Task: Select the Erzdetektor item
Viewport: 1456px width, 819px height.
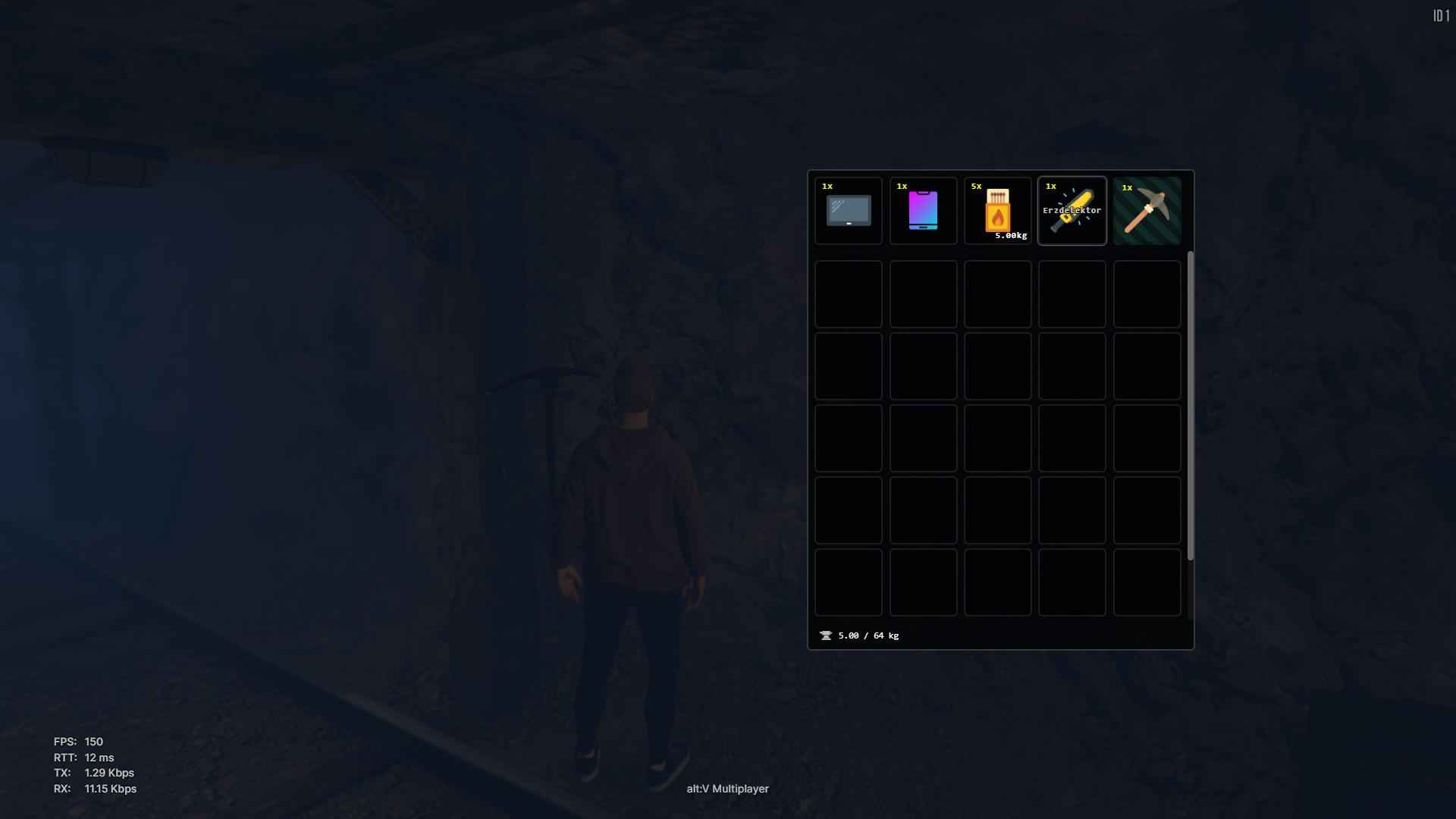Action: point(1072,211)
